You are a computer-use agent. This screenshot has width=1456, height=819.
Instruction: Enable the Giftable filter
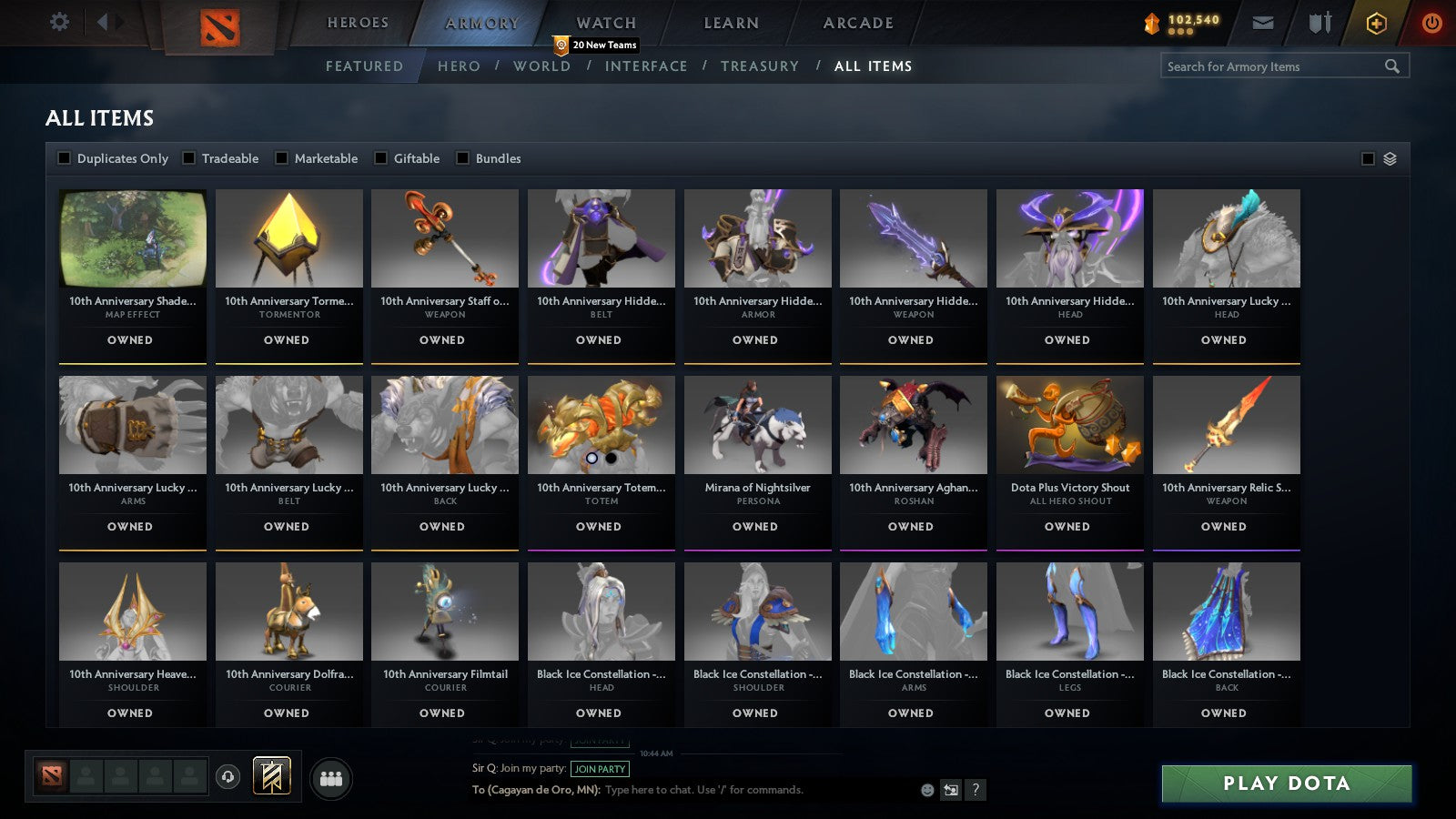coord(381,157)
